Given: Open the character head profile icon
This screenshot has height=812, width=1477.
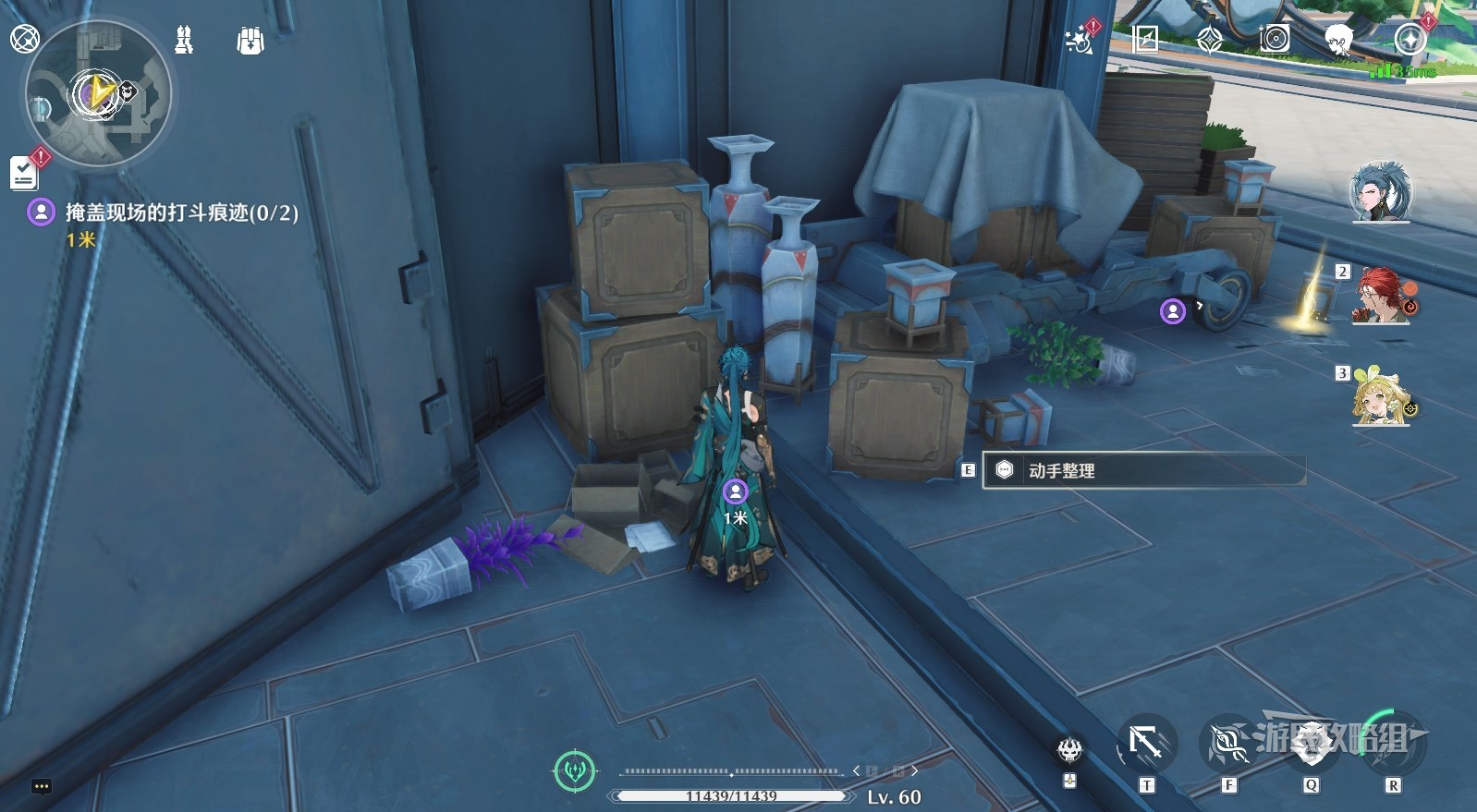Looking at the screenshot, I should click(1338, 40).
